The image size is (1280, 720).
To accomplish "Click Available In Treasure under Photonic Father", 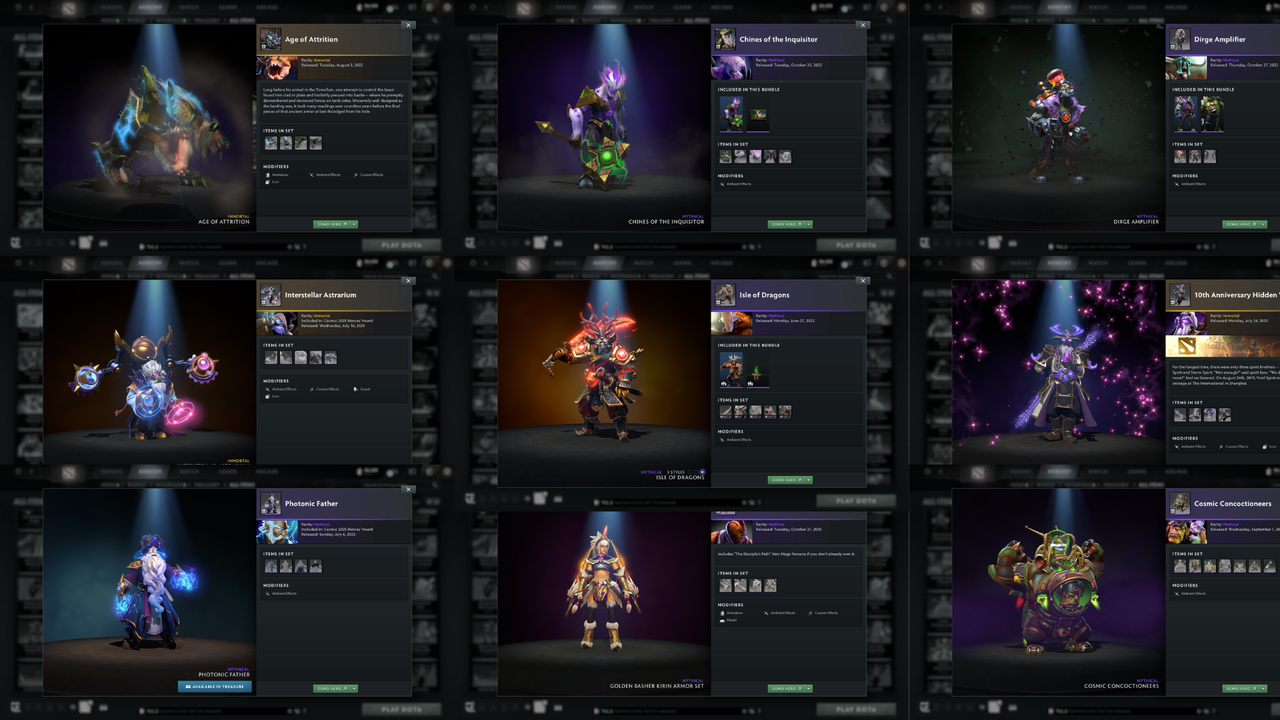I will [215, 685].
